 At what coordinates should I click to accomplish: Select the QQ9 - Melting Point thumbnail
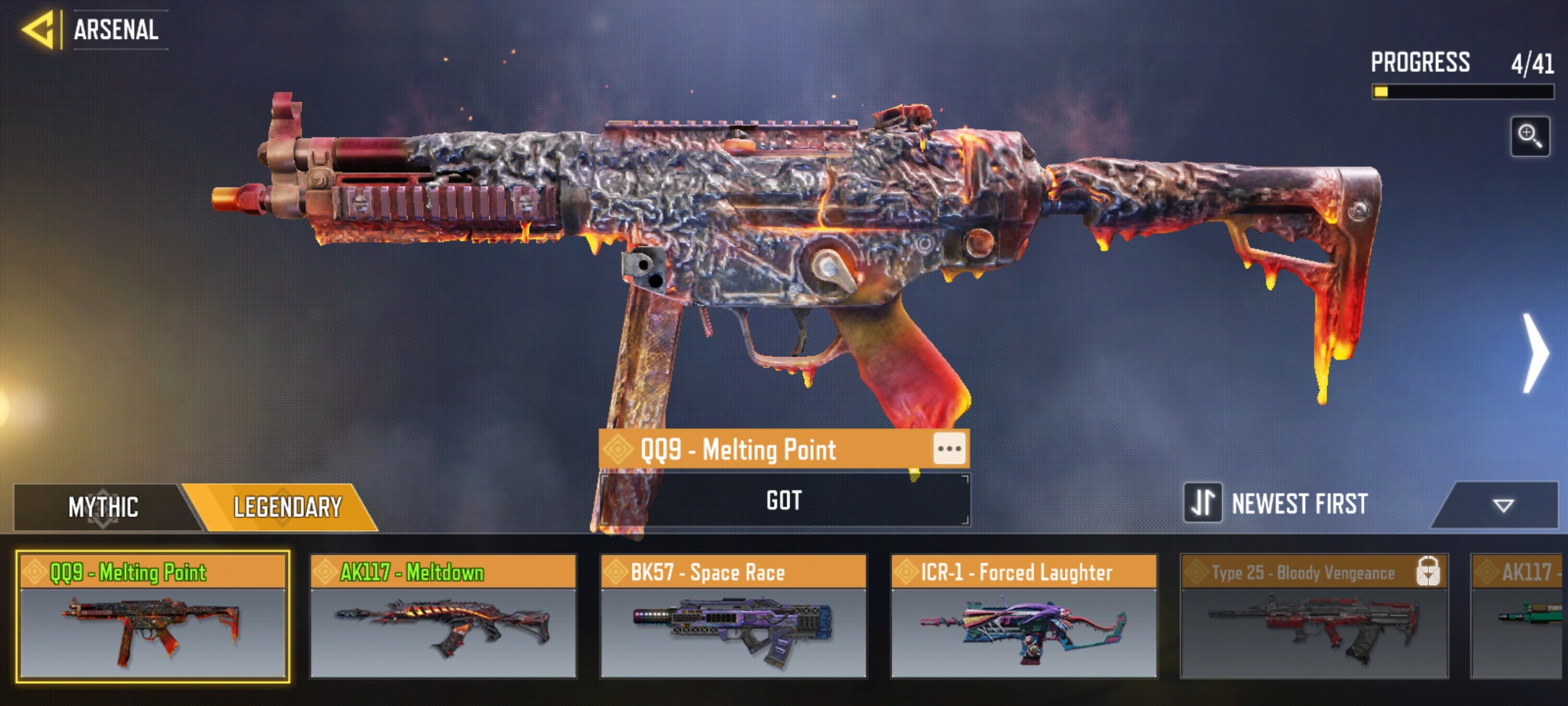(x=153, y=617)
